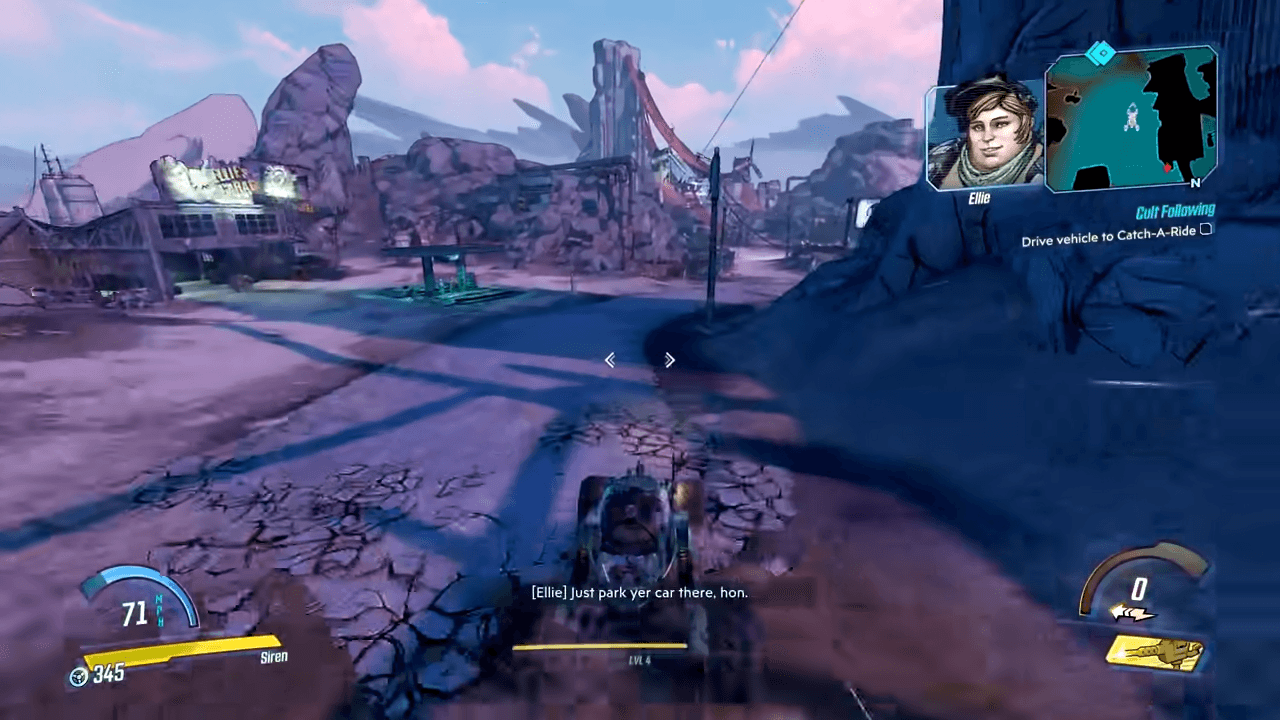Toggle the Drive vehicle to Catch-A-Ride checkbox
Image resolution: width=1280 pixels, height=720 pixels.
point(1206,229)
